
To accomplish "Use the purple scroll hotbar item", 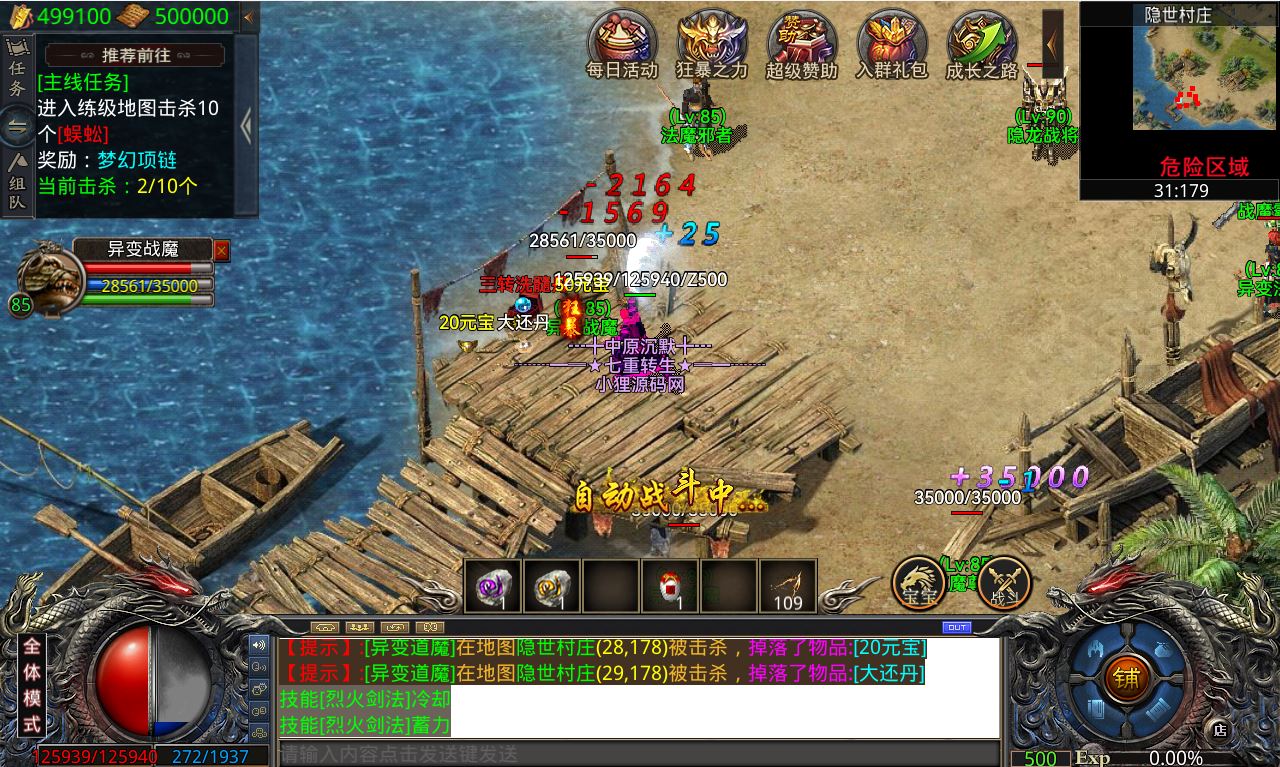I will pos(492,586).
